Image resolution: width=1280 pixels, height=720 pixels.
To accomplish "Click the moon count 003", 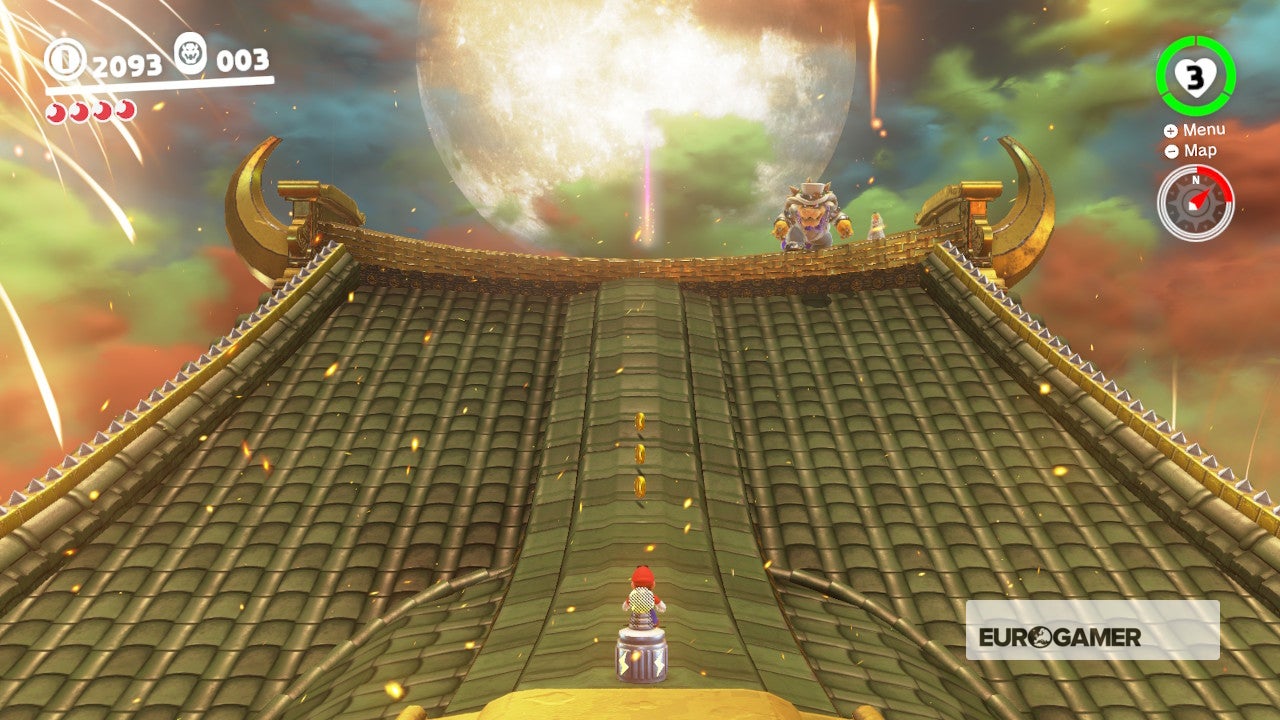I will [243, 60].
